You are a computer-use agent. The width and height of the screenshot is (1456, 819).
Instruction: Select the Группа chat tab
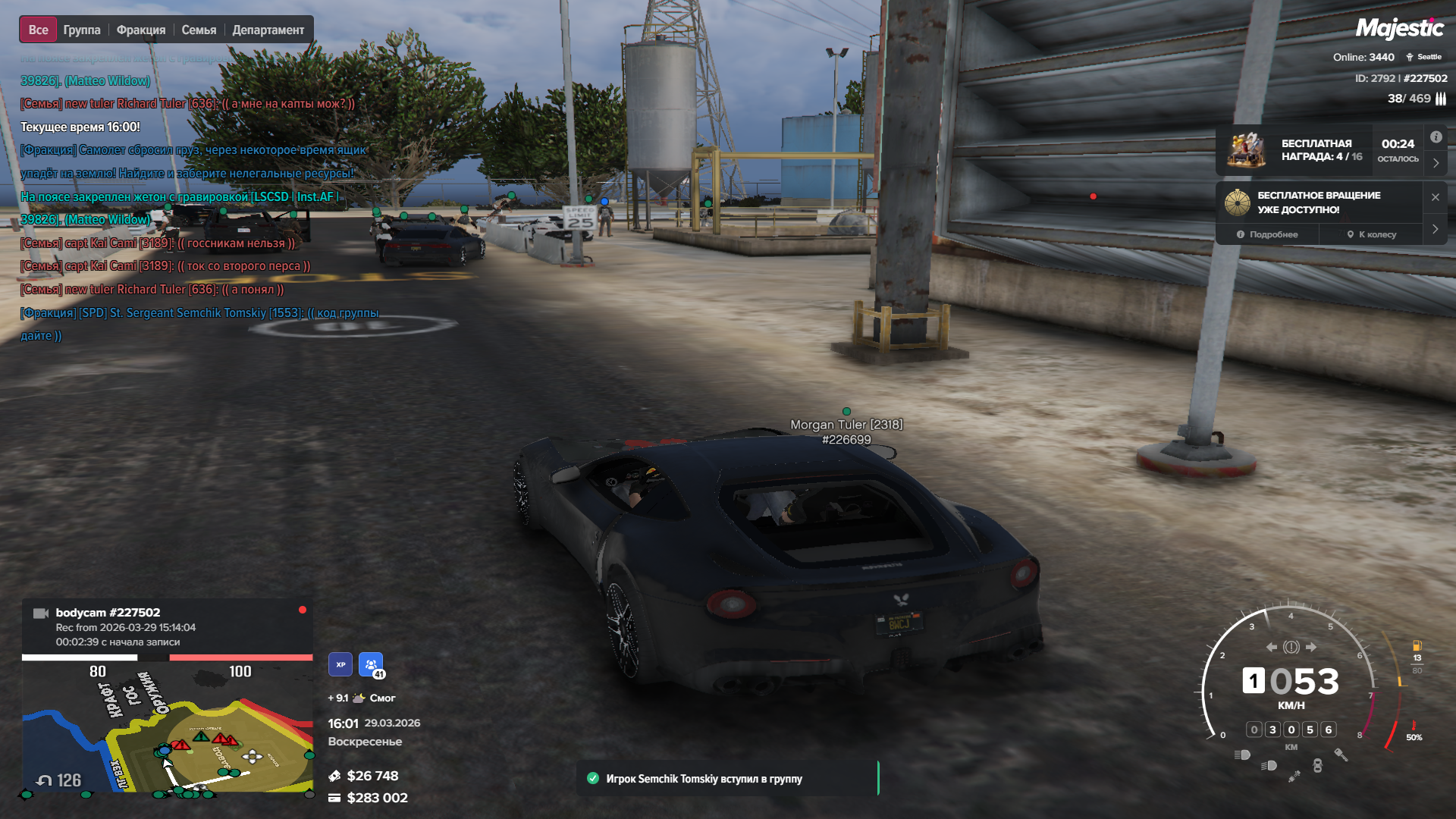point(82,30)
